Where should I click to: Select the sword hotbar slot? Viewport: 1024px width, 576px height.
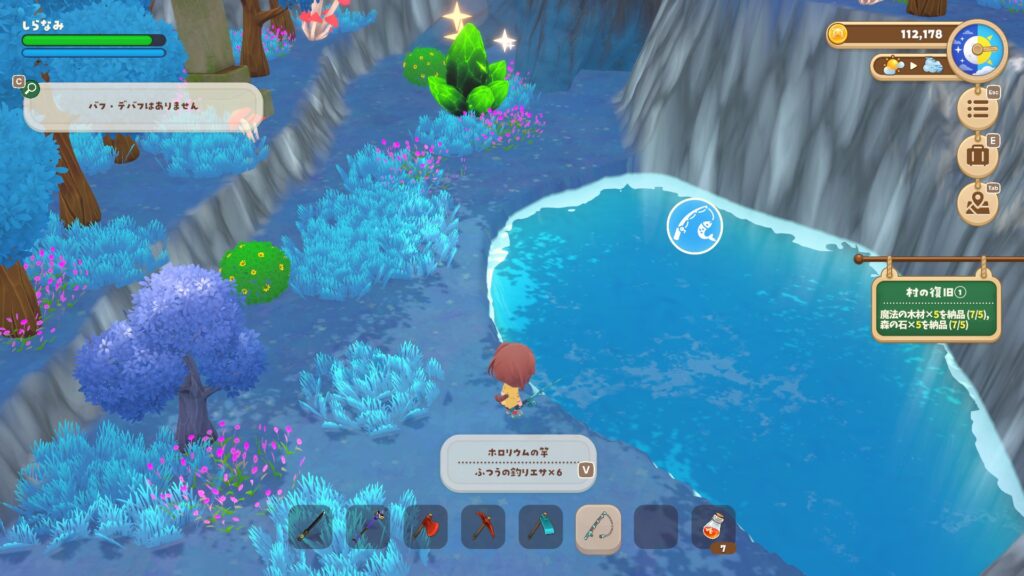coord(311,526)
